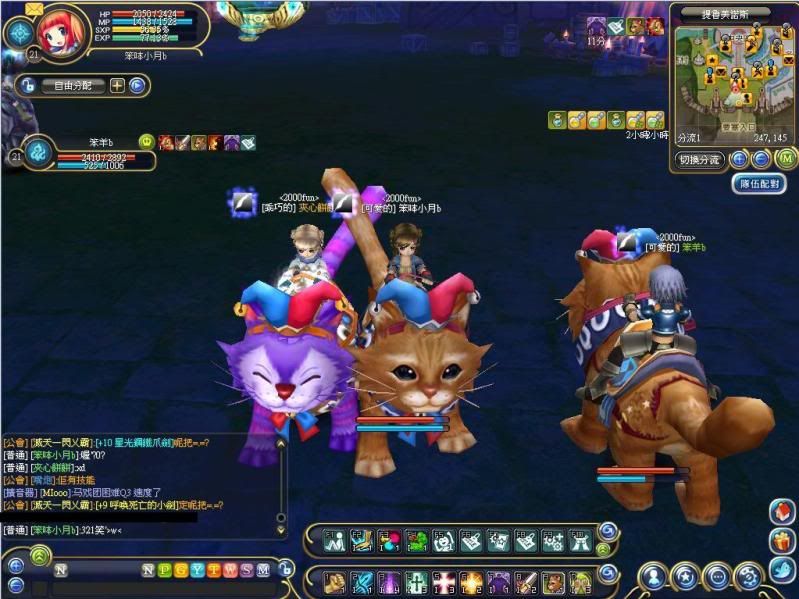799x599 pixels.
Task: Toggle the party loot lock icon
Action: pos(26,86)
